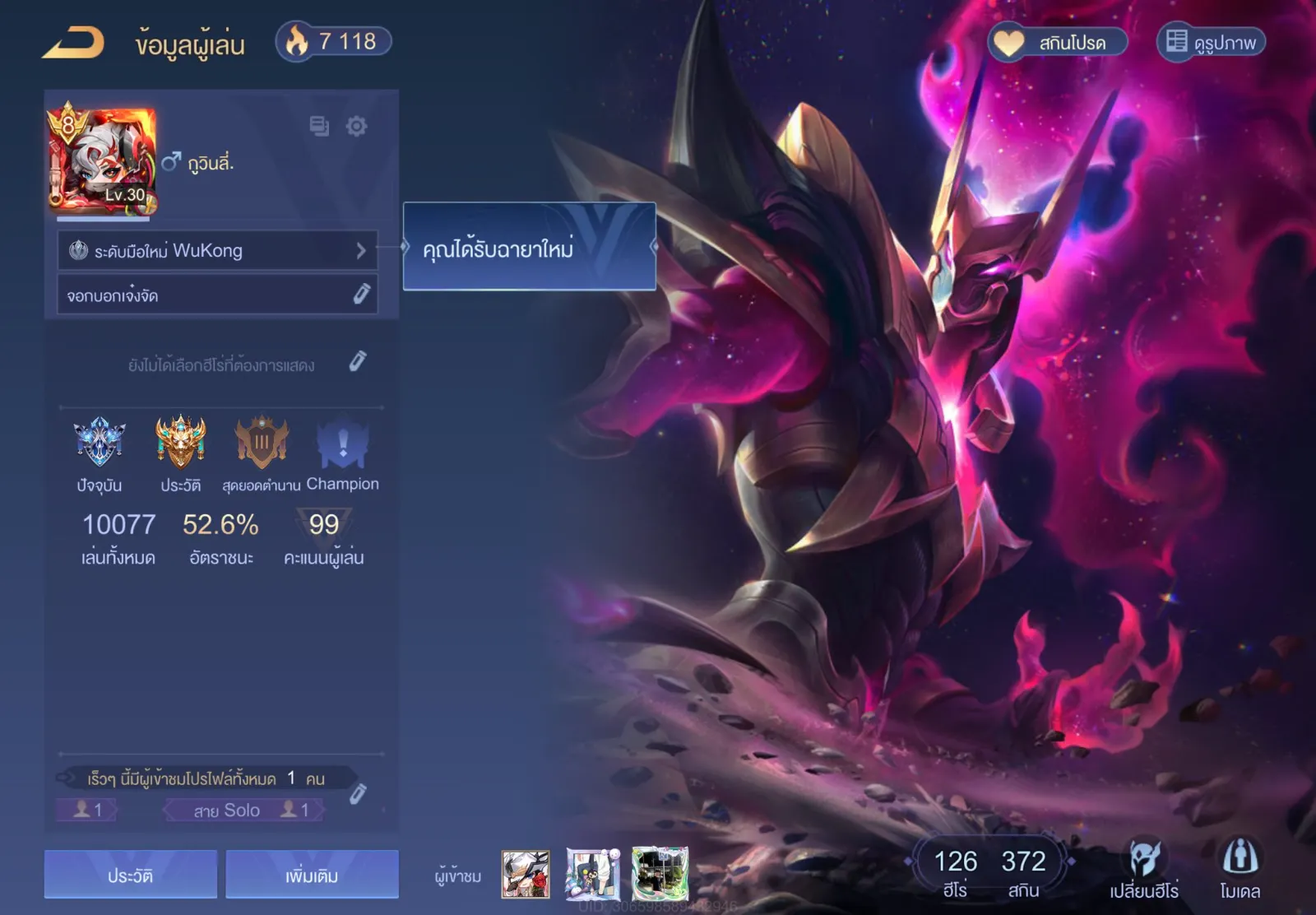Open the เพิ่มเติม more button
Viewport: 1316px width, 915px height.
[312, 874]
